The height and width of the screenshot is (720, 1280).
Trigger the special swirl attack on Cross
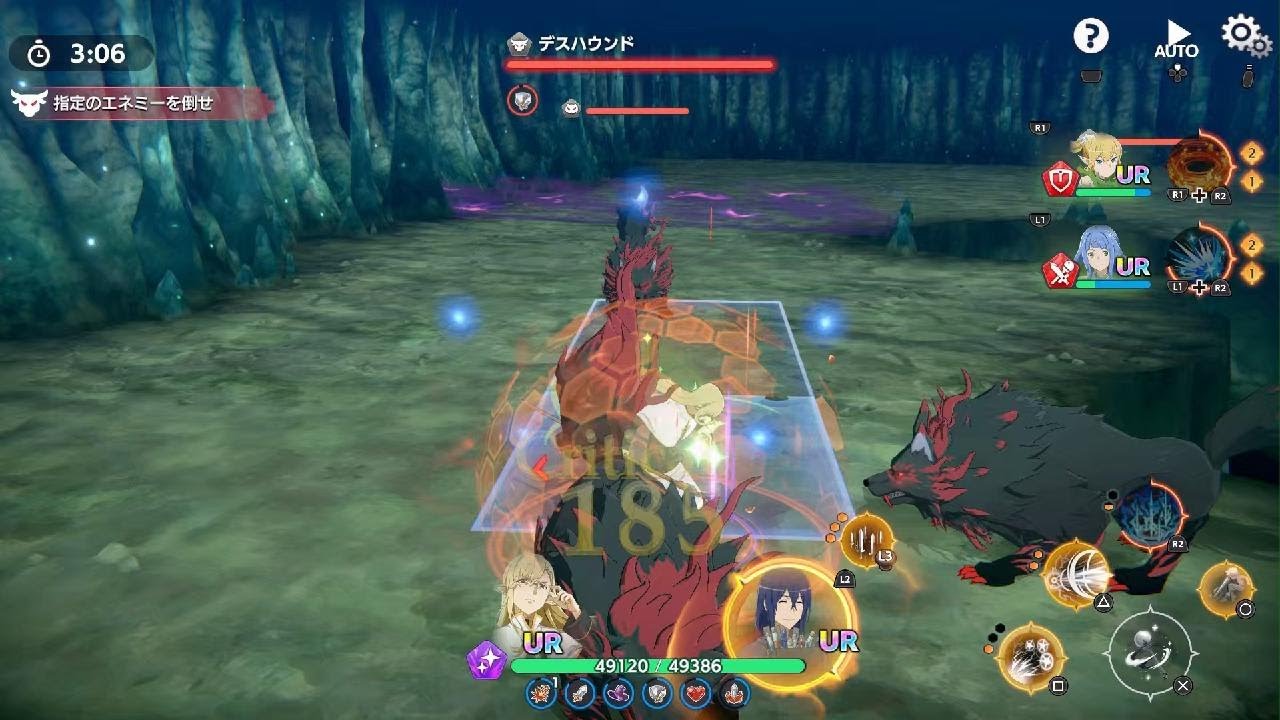click(1149, 650)
